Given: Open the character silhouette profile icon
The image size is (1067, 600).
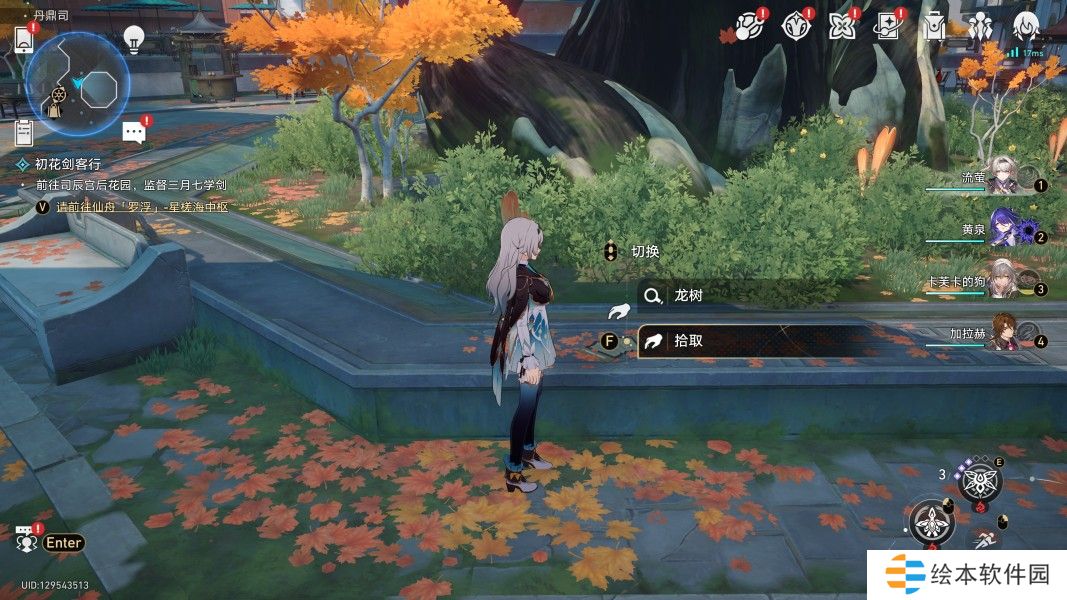Looking at the screenshot, I should click(1025, 26).
